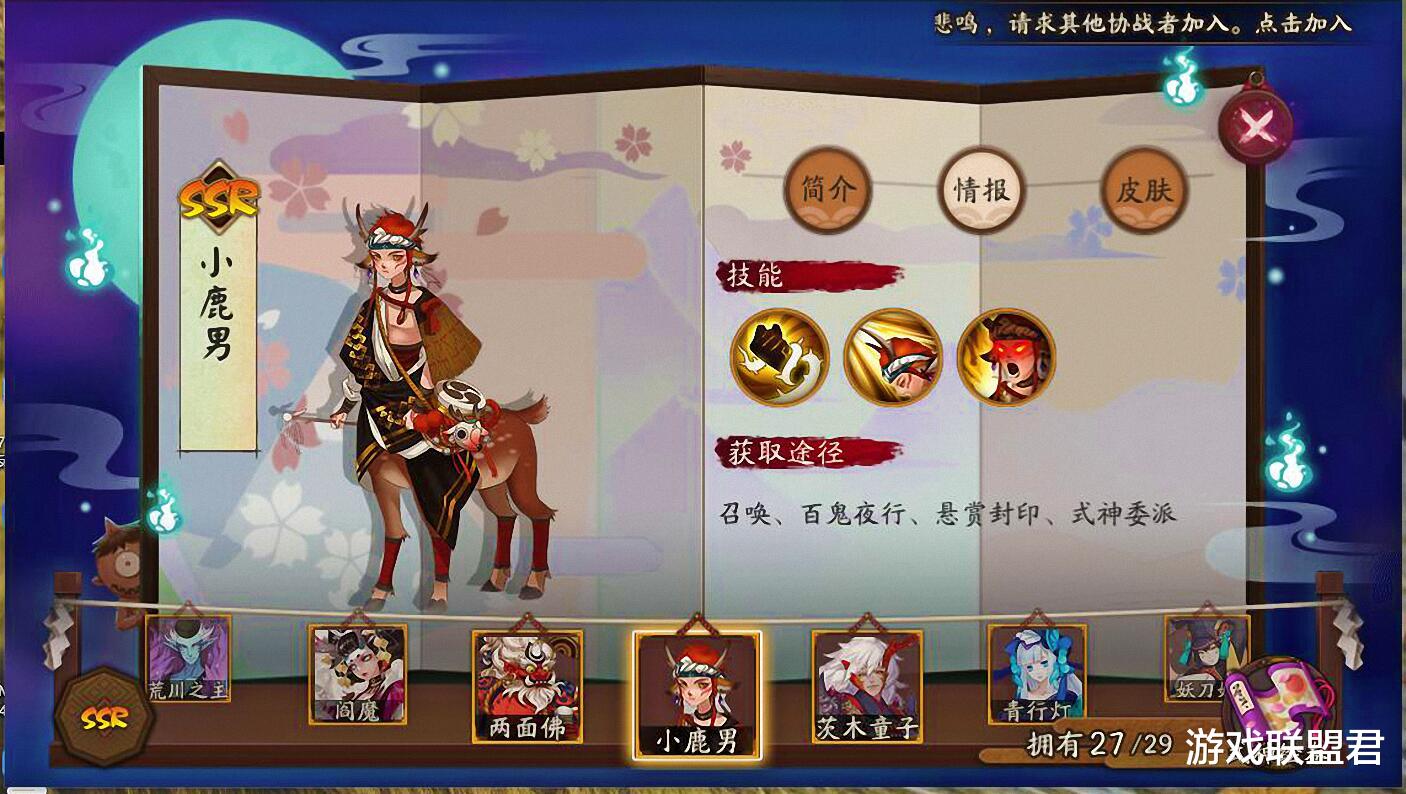1406x794 pixels.
Task: Open the first skill icon of 小鹿男
Action: (781, 357)
